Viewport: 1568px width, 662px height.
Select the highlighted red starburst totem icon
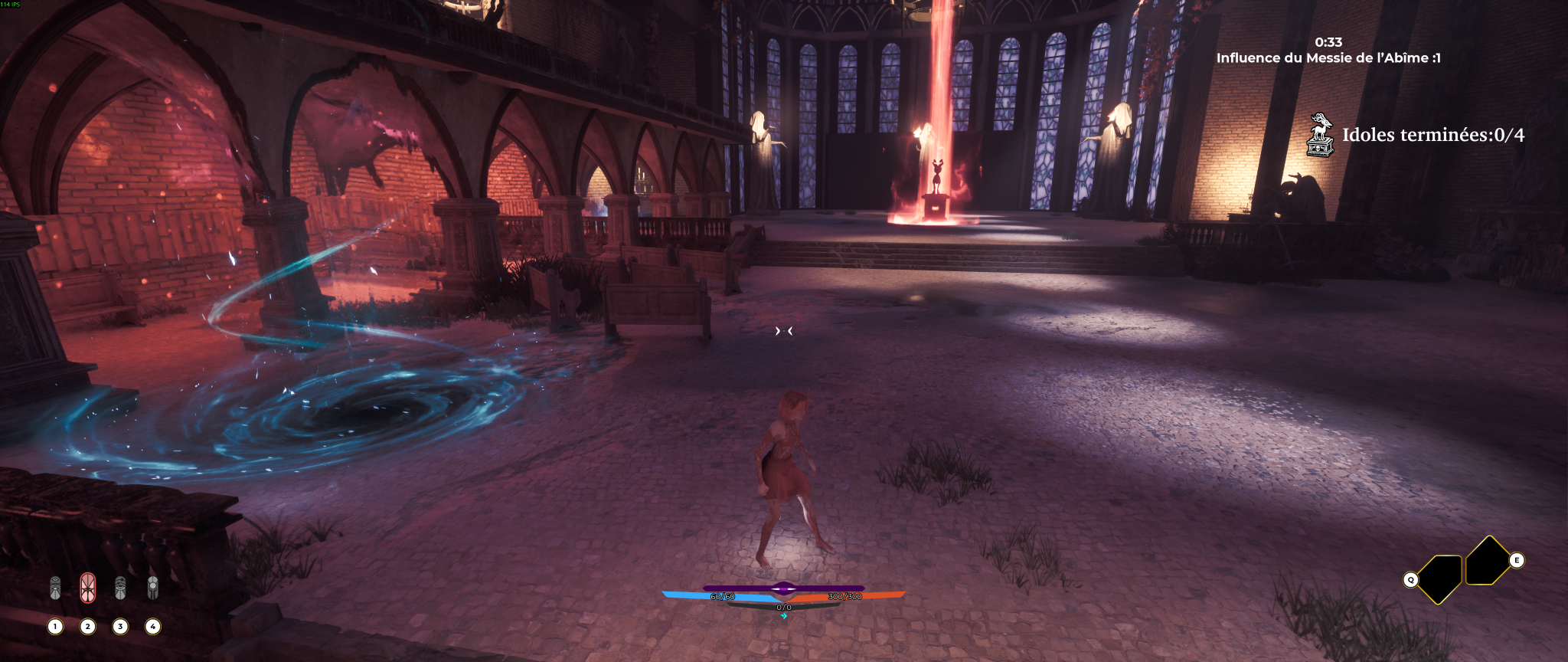pos(88,588)
